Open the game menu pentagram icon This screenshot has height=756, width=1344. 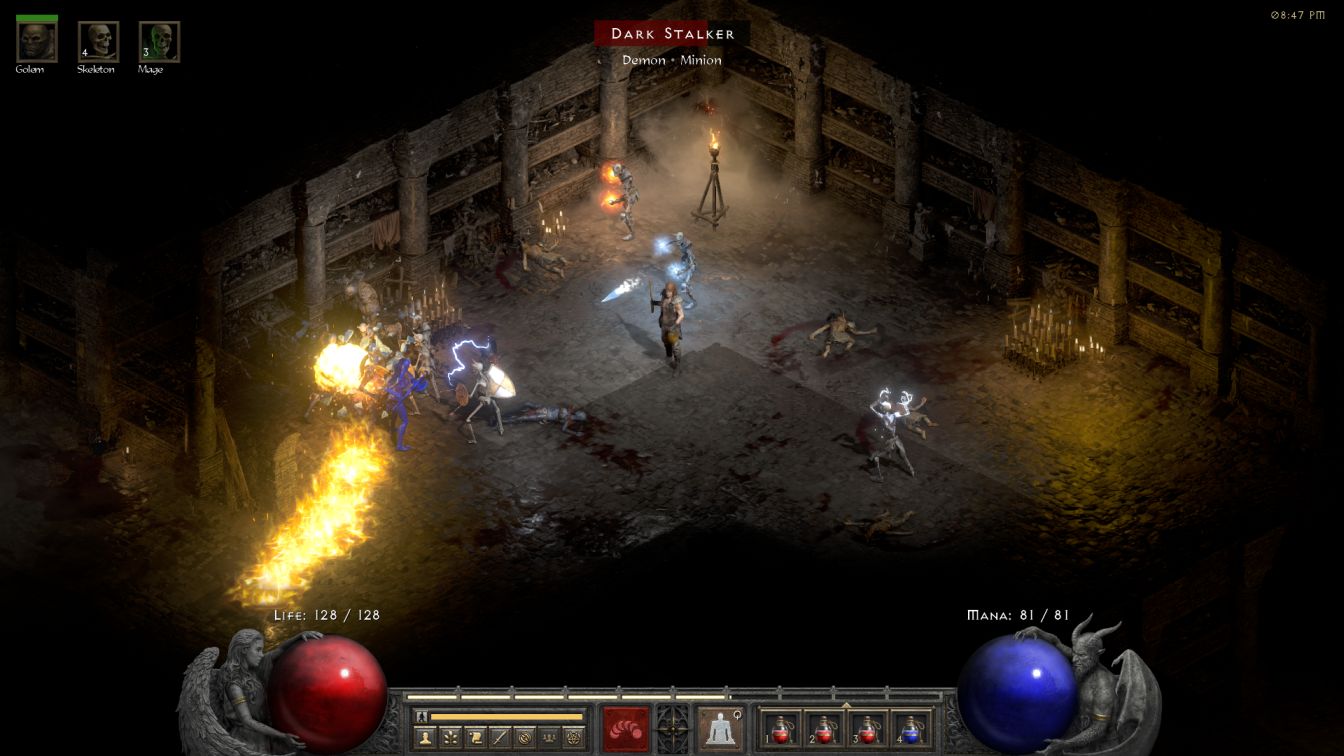pos(573,738)
